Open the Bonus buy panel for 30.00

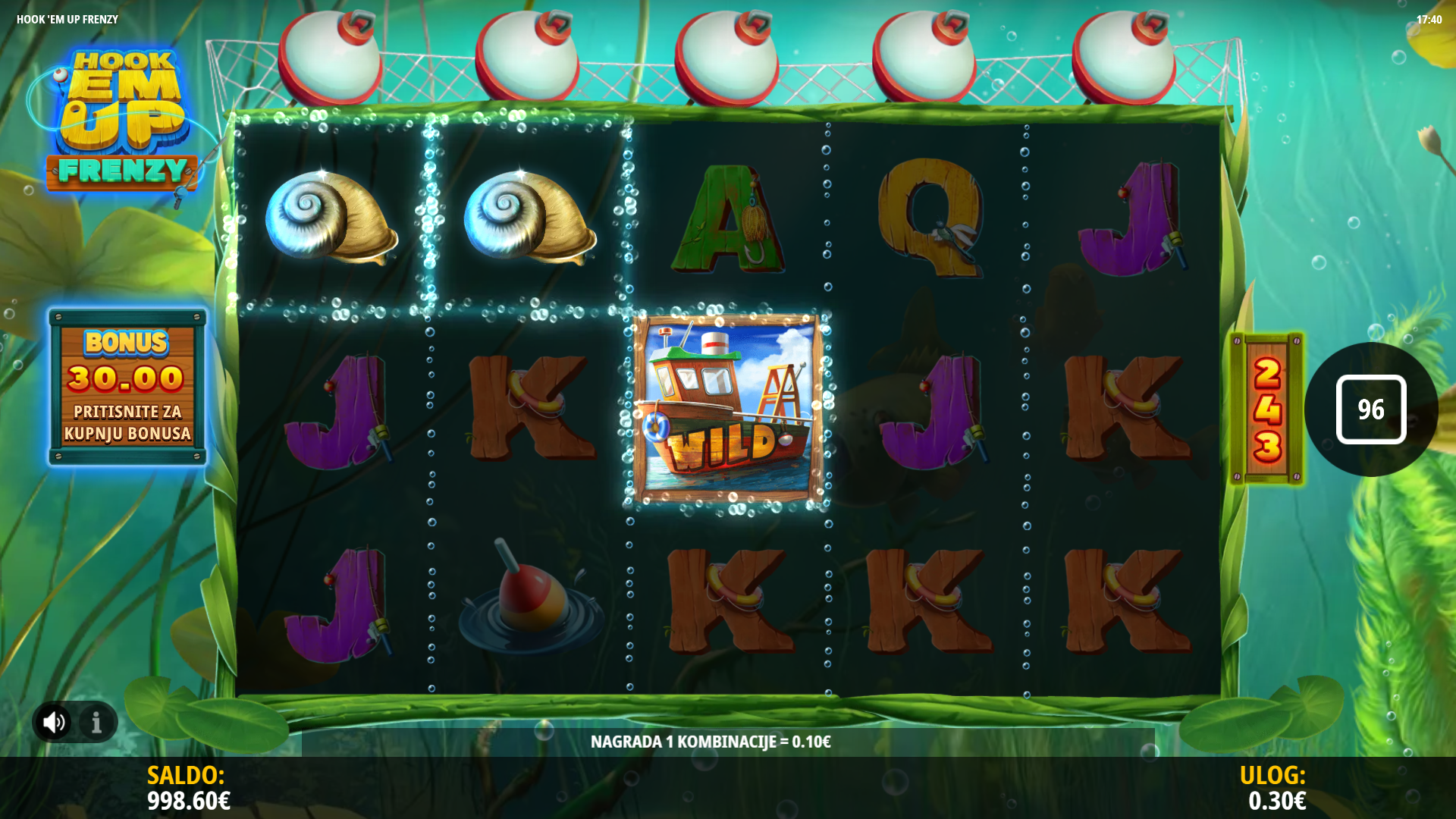[127, 387]
